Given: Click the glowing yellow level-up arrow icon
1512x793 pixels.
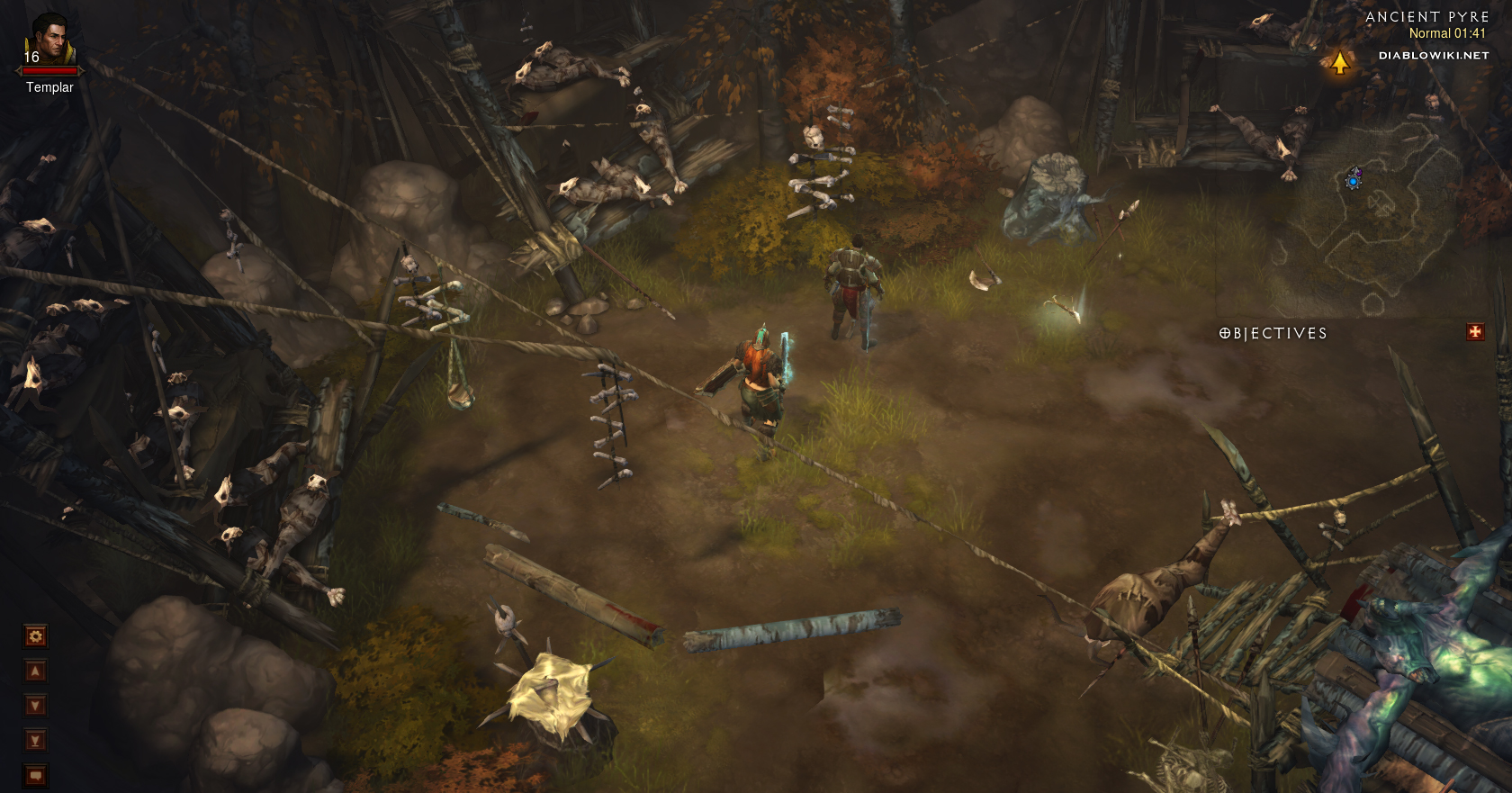Looking at the screenshot, I should (x=1340, y=62).
